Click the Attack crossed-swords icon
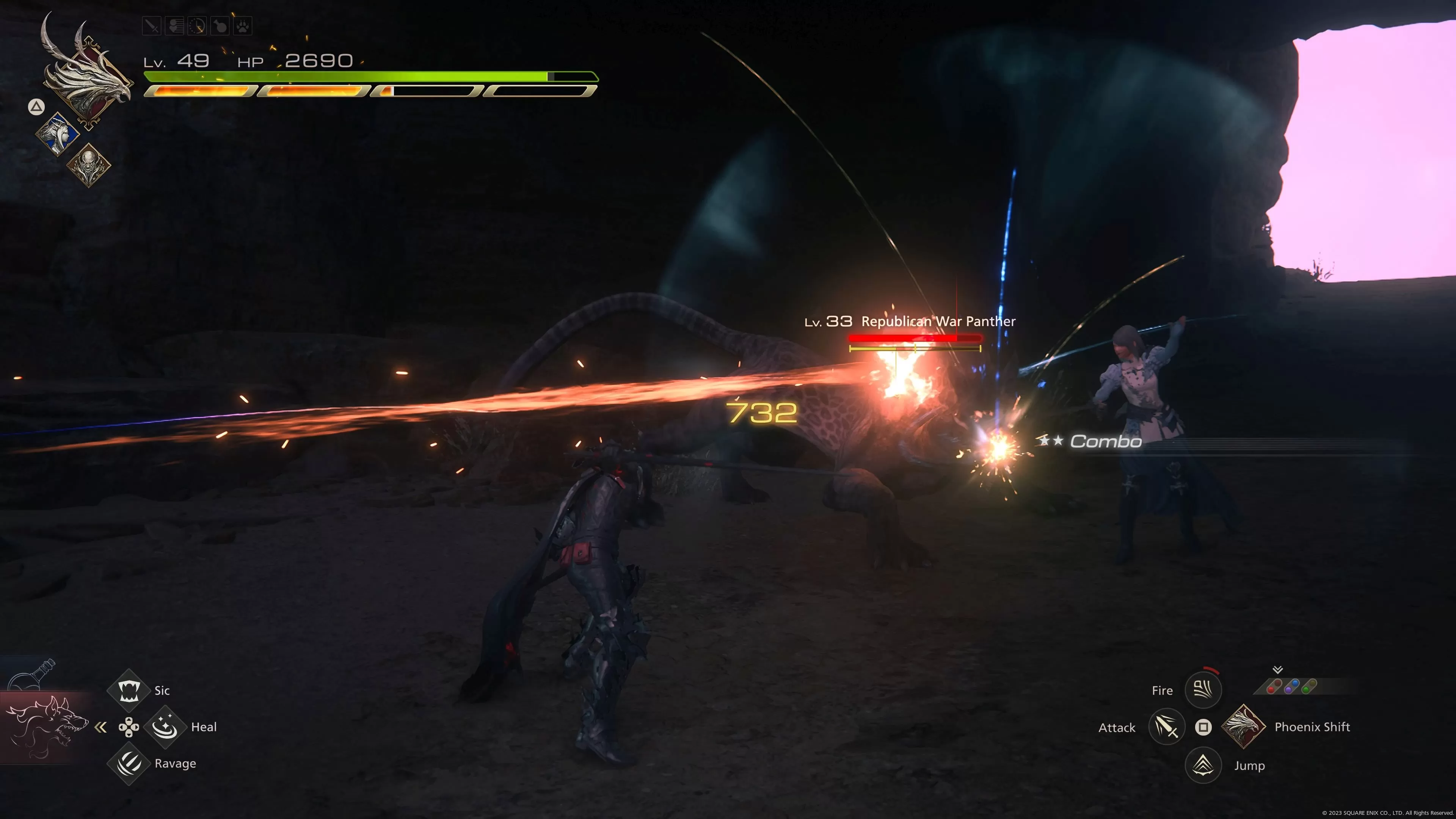Screen dimensions: 1456x819 [x=1166, y=728]
